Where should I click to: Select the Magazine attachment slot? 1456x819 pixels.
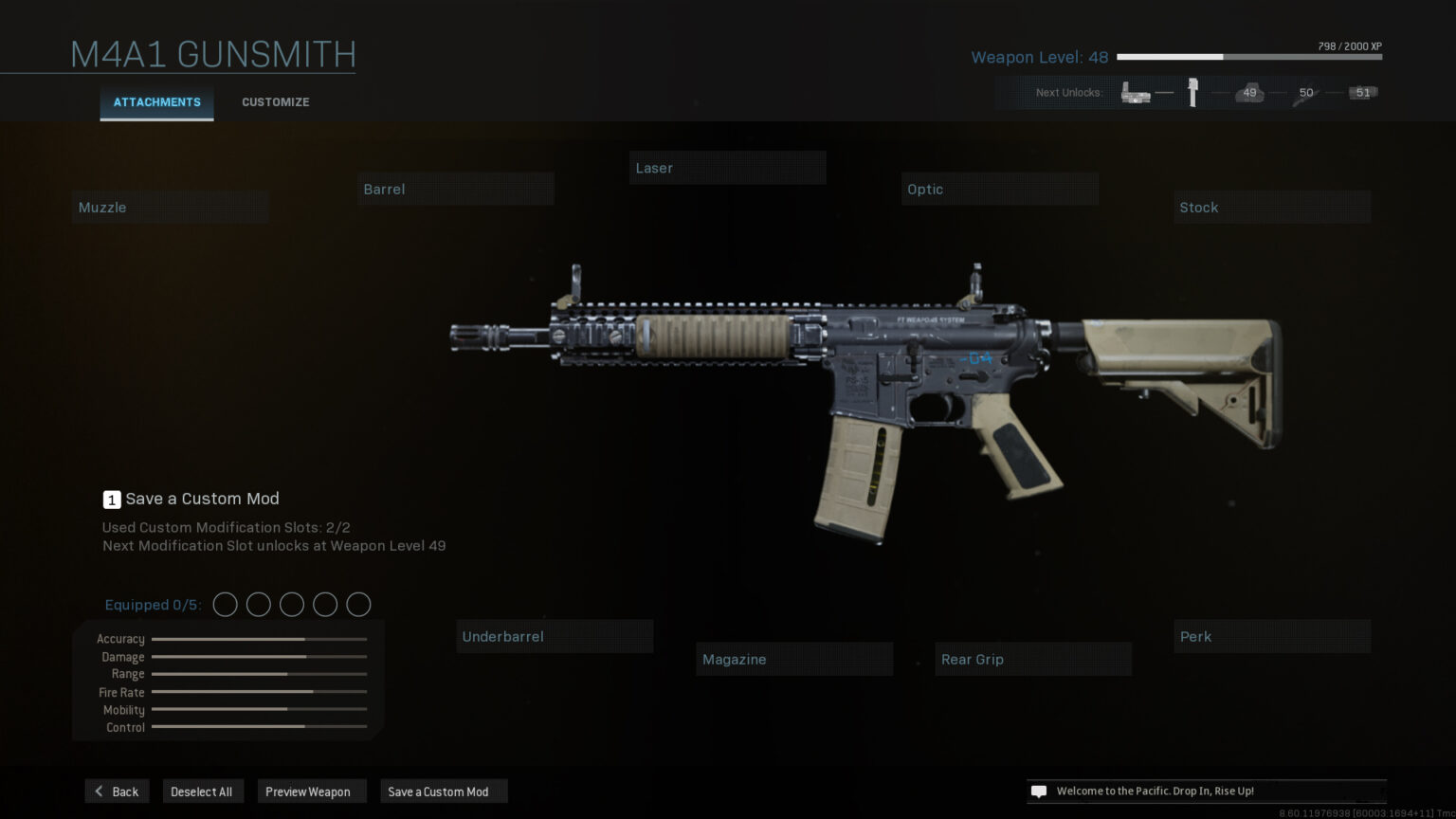pos(794,659)
